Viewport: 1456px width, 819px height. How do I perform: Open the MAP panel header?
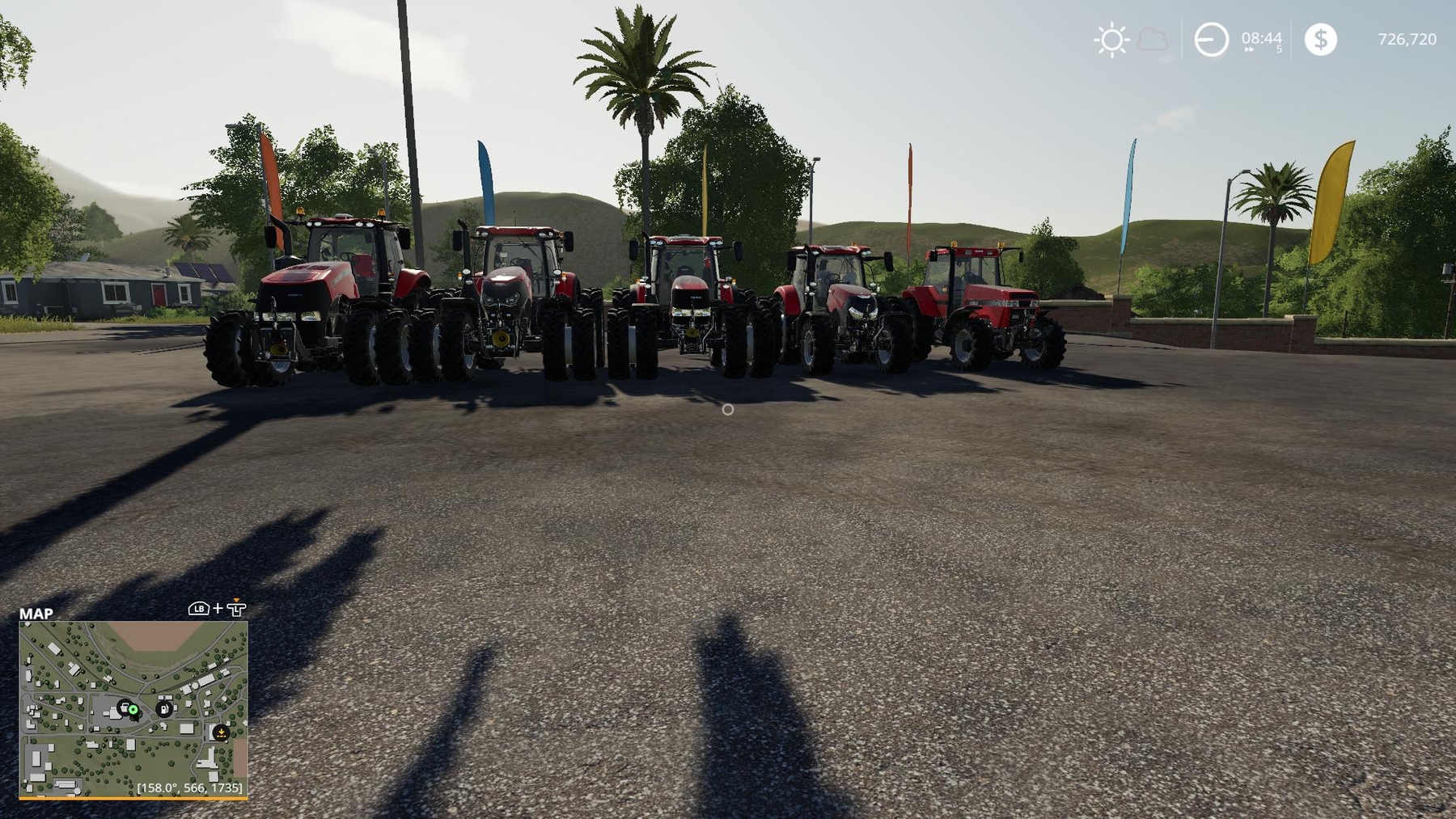37,614
